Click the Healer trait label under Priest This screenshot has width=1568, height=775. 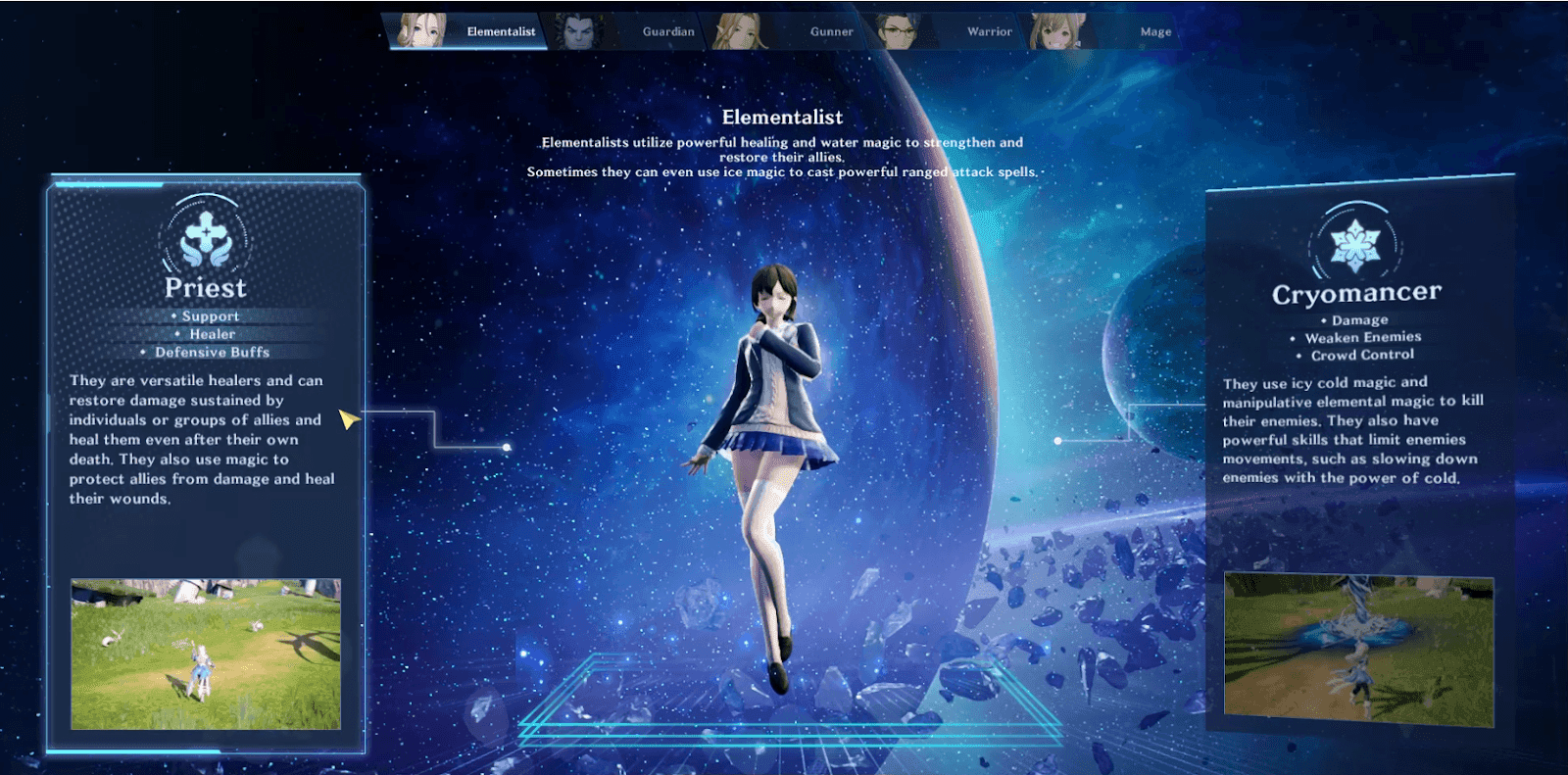[212, 333]
